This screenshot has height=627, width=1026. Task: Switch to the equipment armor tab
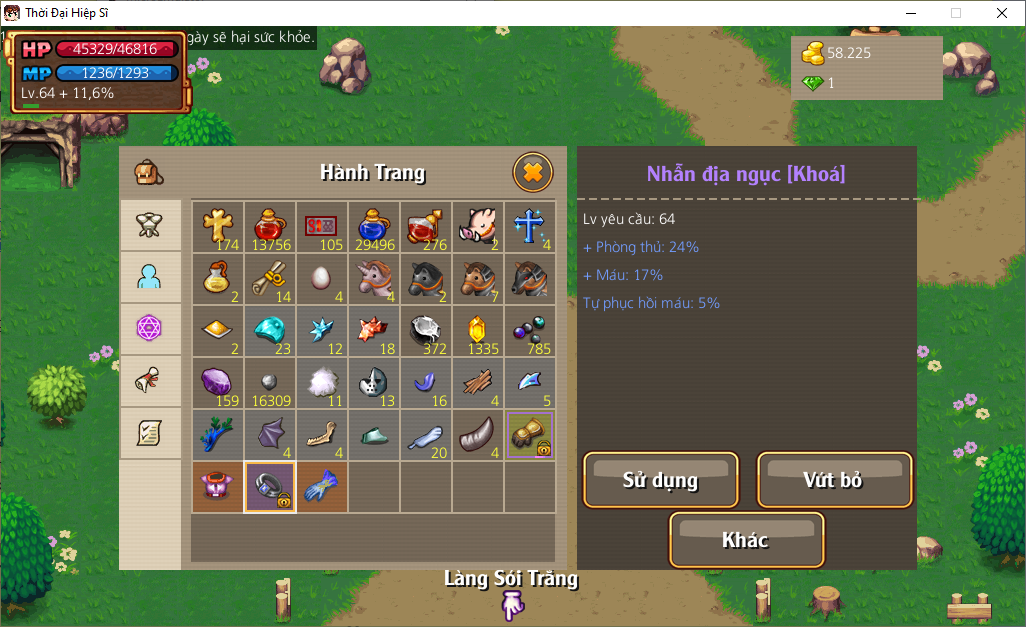[x=150, y=226]
